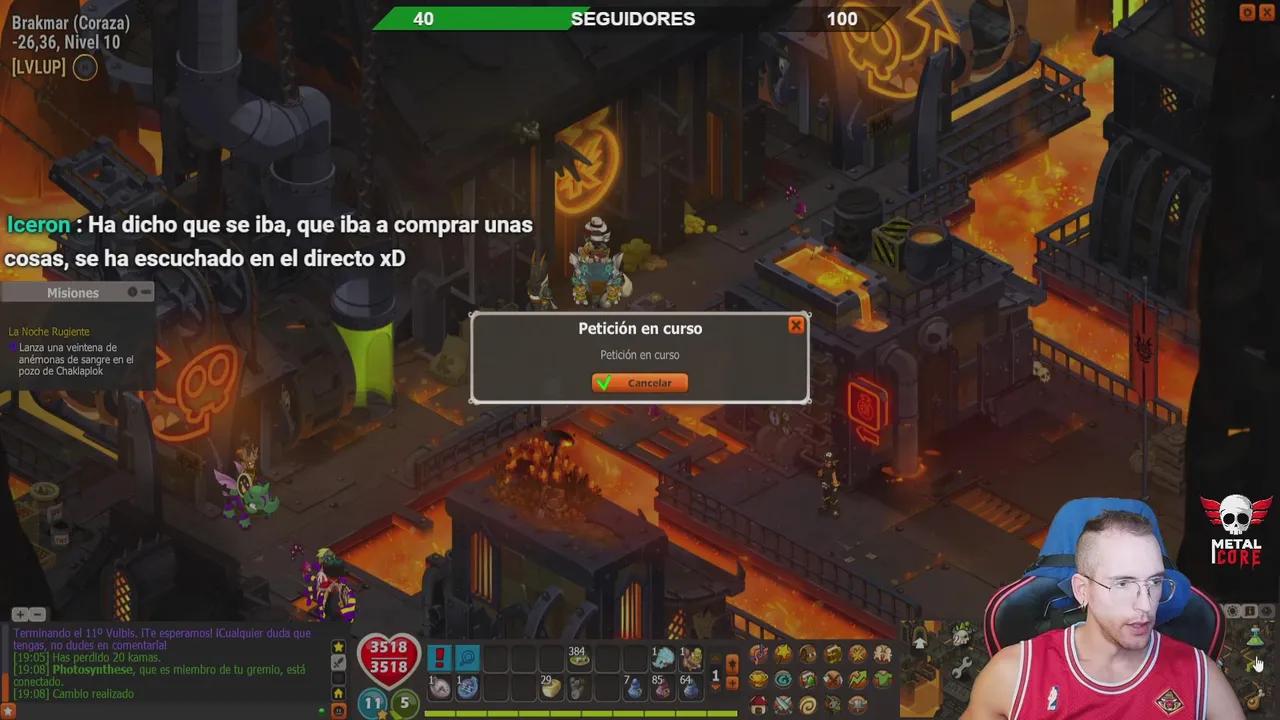Collapse the chat with the minus button
Image resolution: width=1280 pixels, height=720 pixels.
click(36, 613)
